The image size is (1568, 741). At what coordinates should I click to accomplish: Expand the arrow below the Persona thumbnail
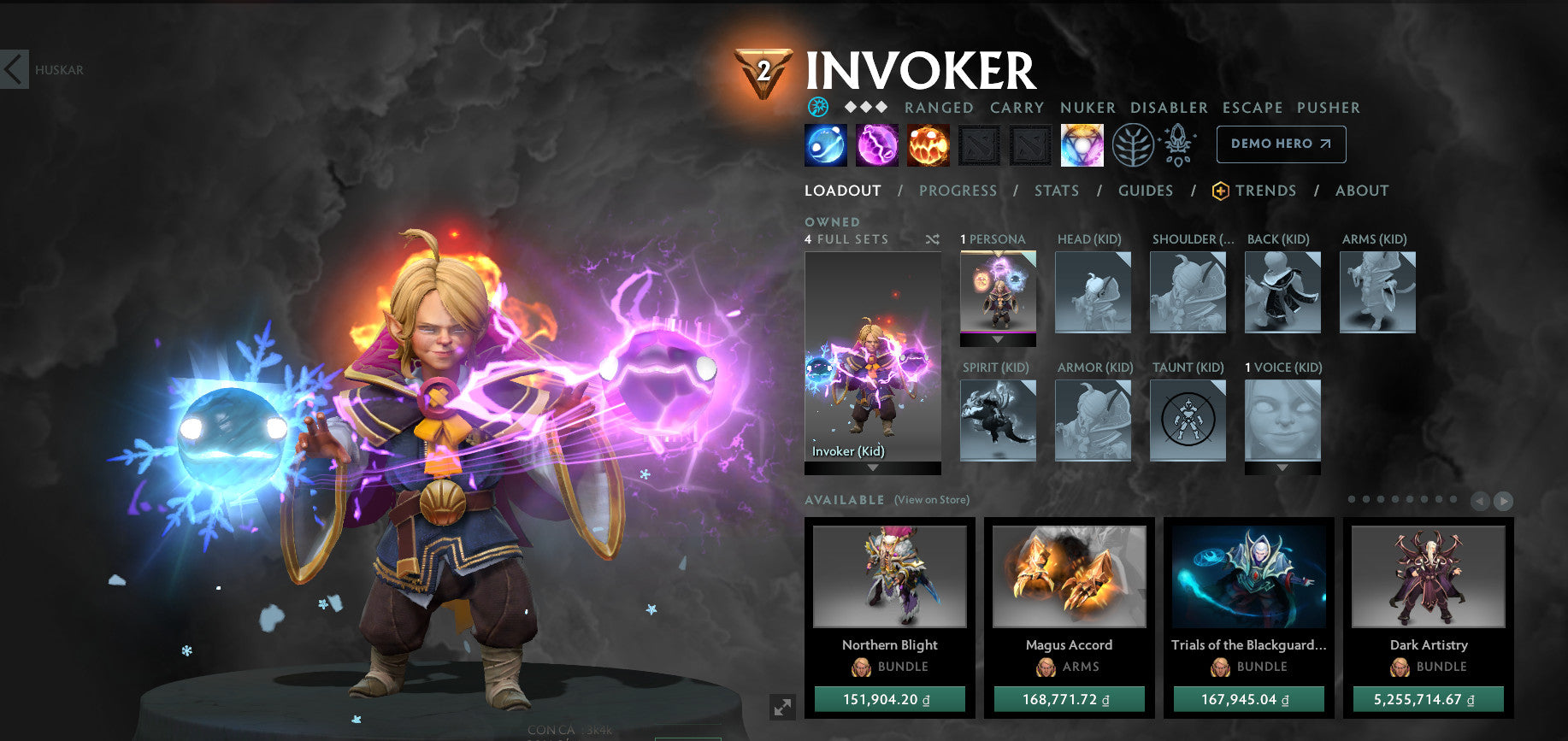pyautogui.click(x=996, y=339)
